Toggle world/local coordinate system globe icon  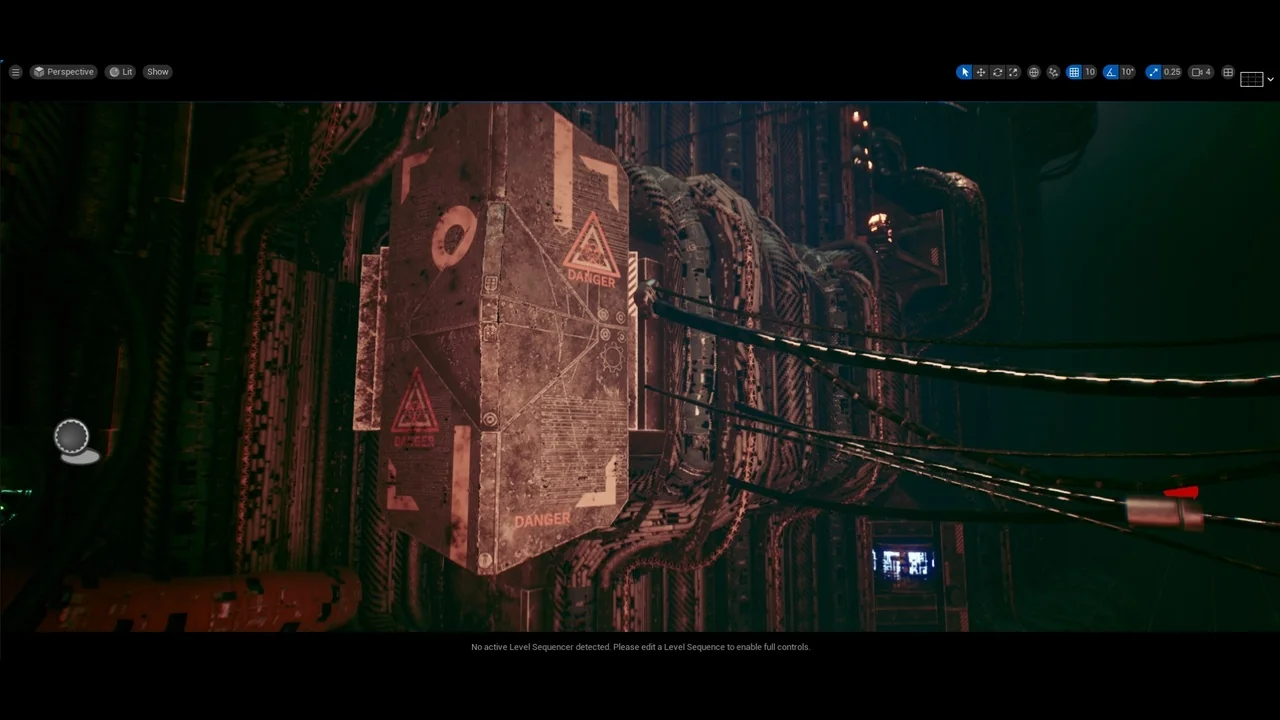(1033, 71)
